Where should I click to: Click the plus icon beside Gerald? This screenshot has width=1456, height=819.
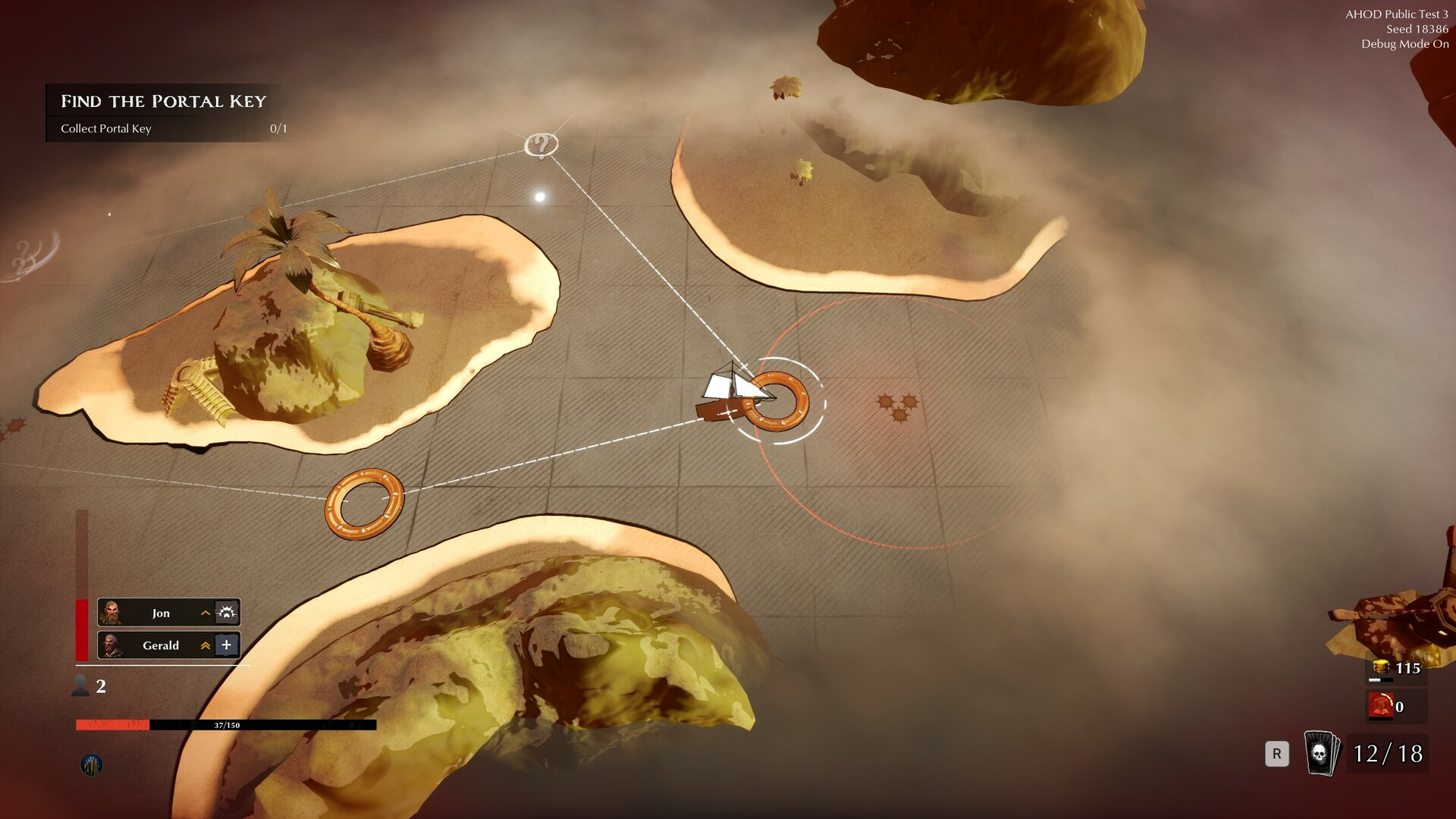[227, 645]
